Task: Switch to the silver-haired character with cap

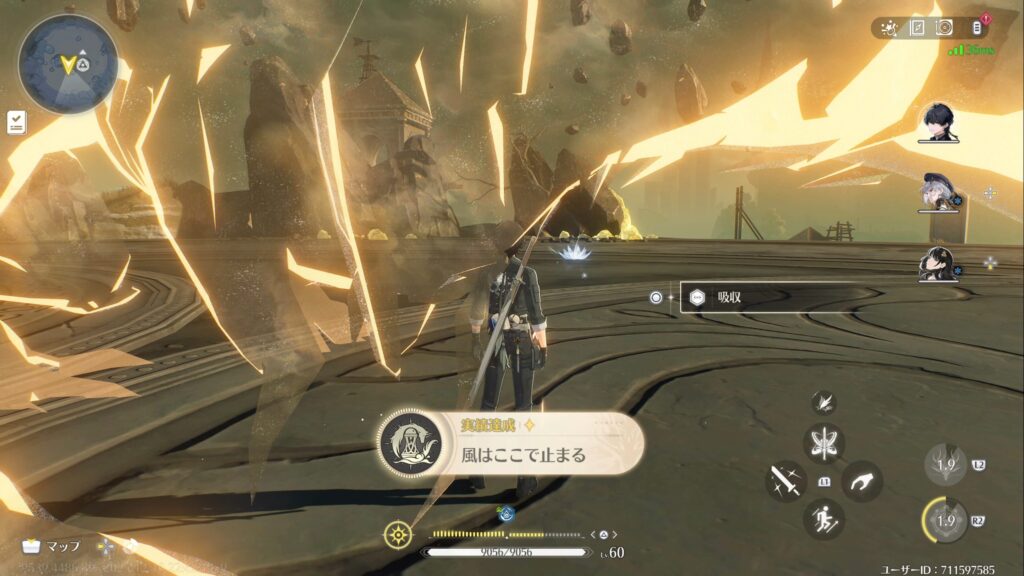Action: pos(936,192)
